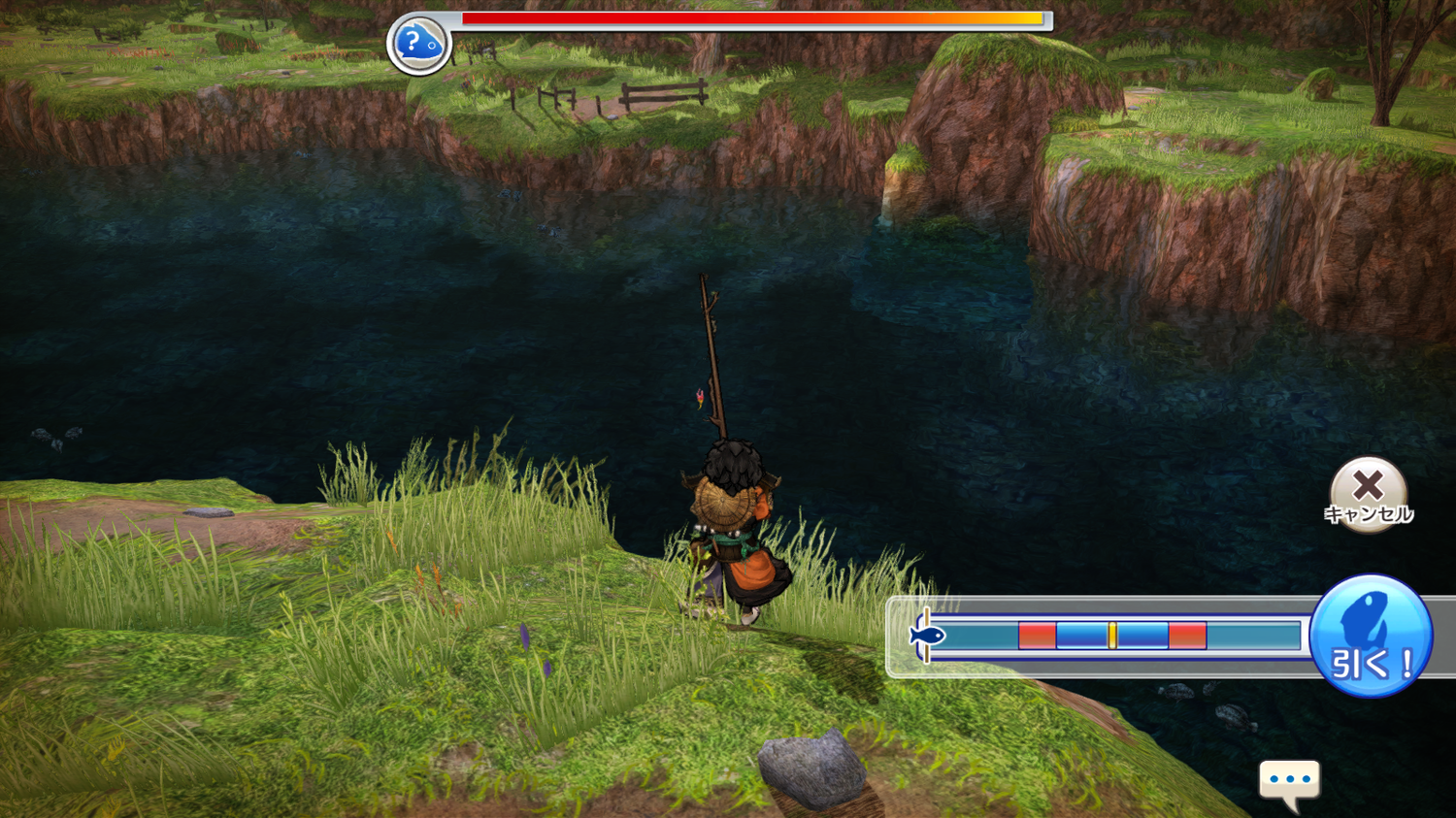Image resolution: width=1456 pixels, height=818 pixels.
Task: Tap the blue 引く! reel button
Action: click(x=1371, y=636)
